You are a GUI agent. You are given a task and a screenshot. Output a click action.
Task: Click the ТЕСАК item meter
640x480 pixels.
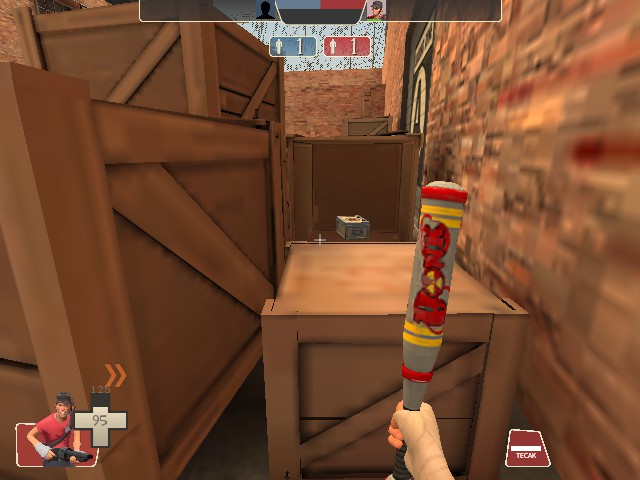528,447
